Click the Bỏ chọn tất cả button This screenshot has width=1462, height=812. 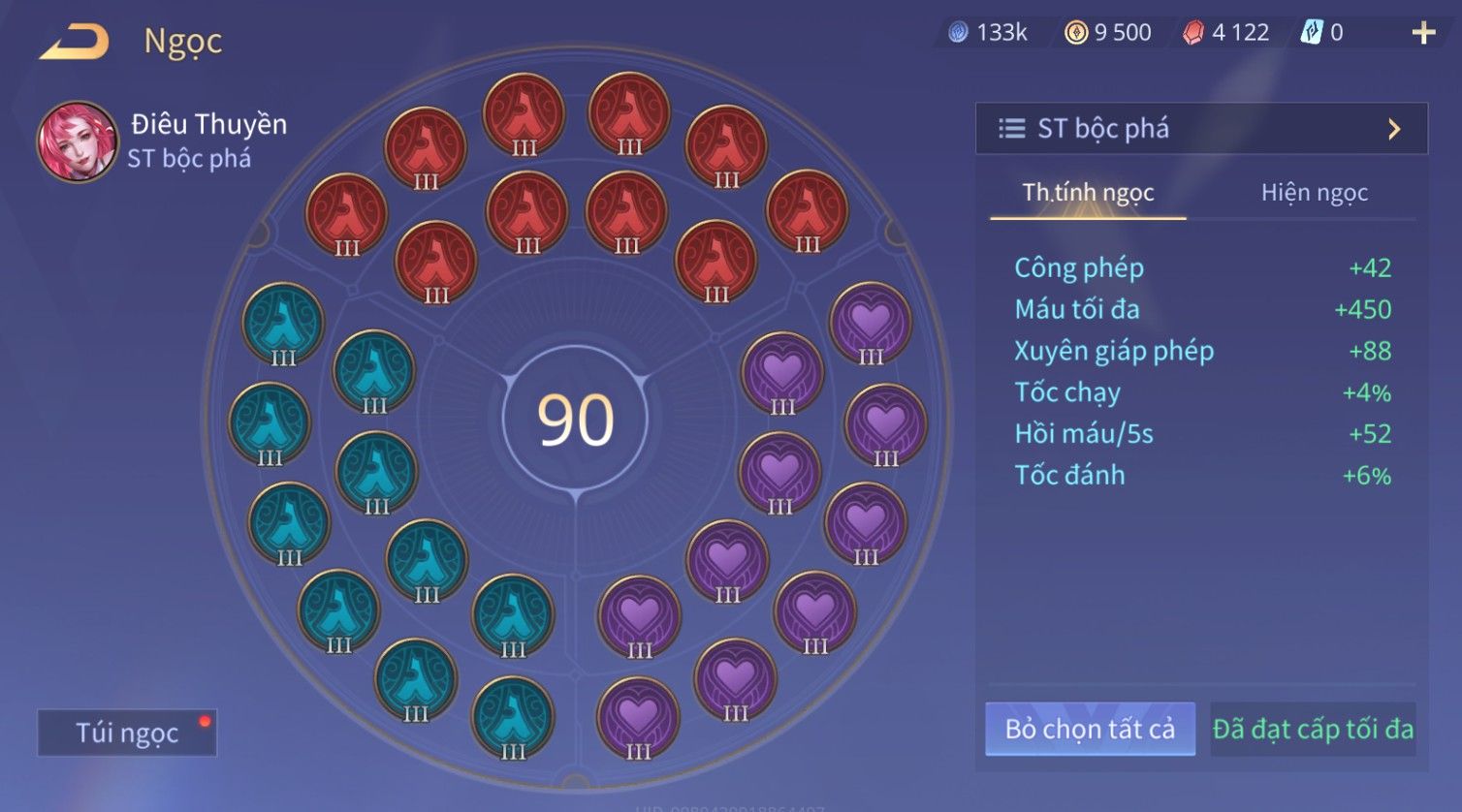point(1090,729)
